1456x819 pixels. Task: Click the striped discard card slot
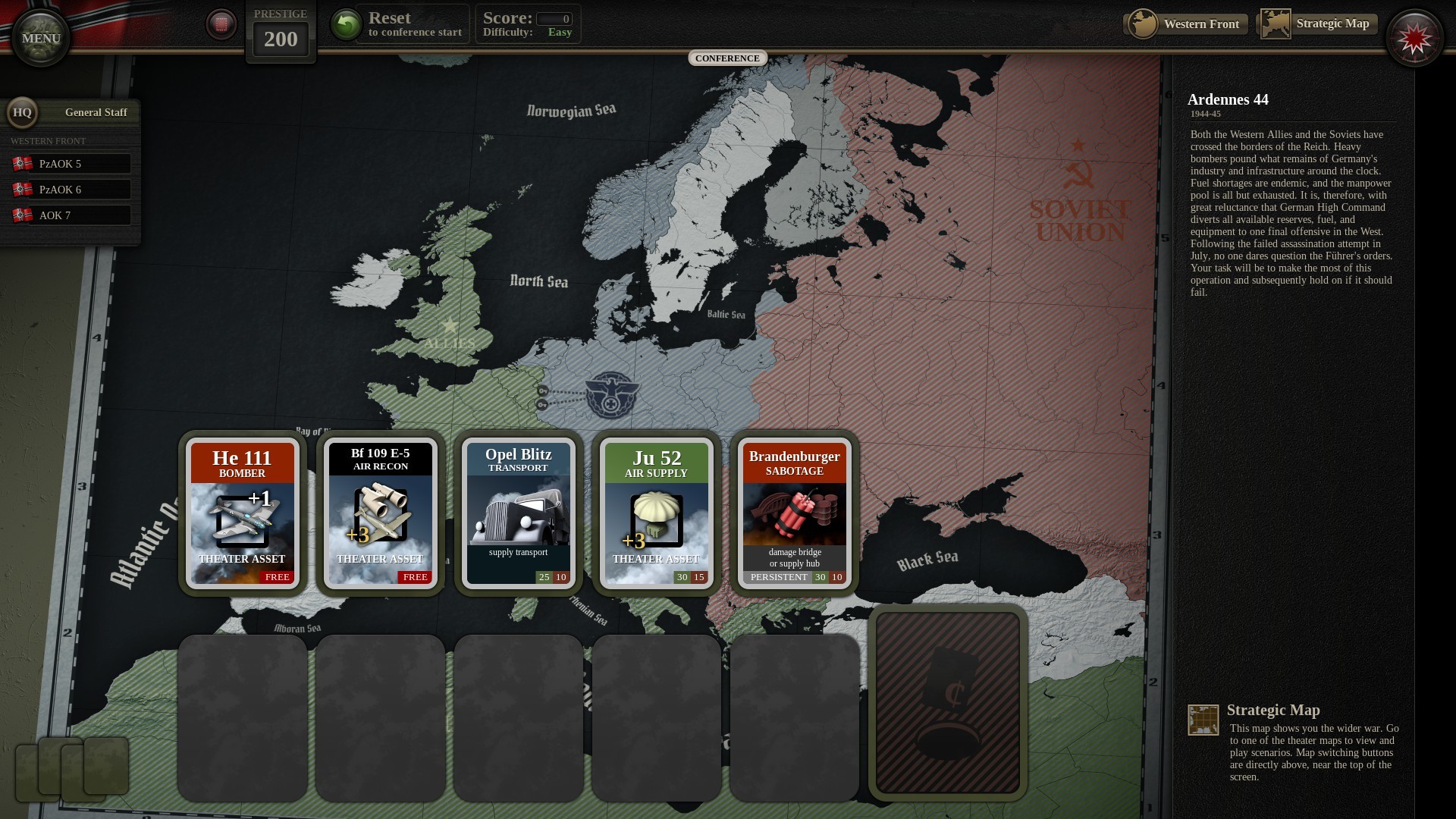click(x=948, y=703)
